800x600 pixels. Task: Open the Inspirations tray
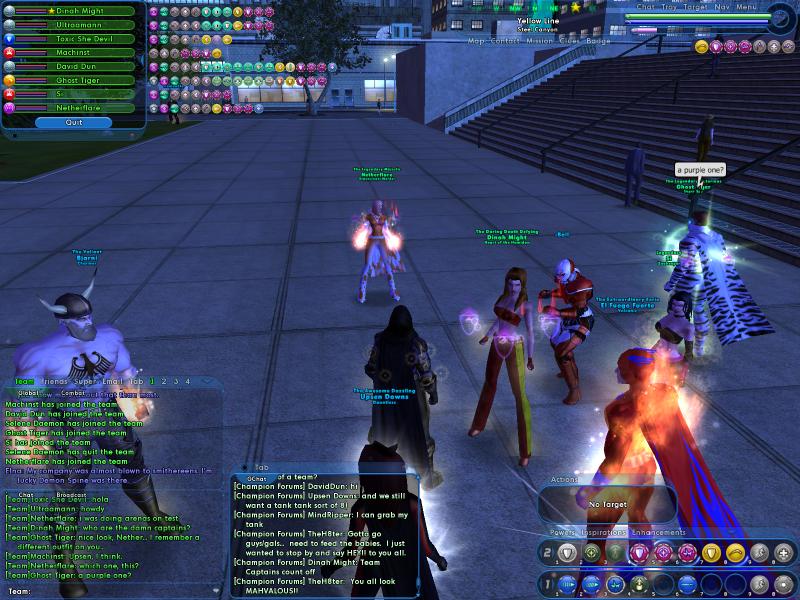(607, 533)
